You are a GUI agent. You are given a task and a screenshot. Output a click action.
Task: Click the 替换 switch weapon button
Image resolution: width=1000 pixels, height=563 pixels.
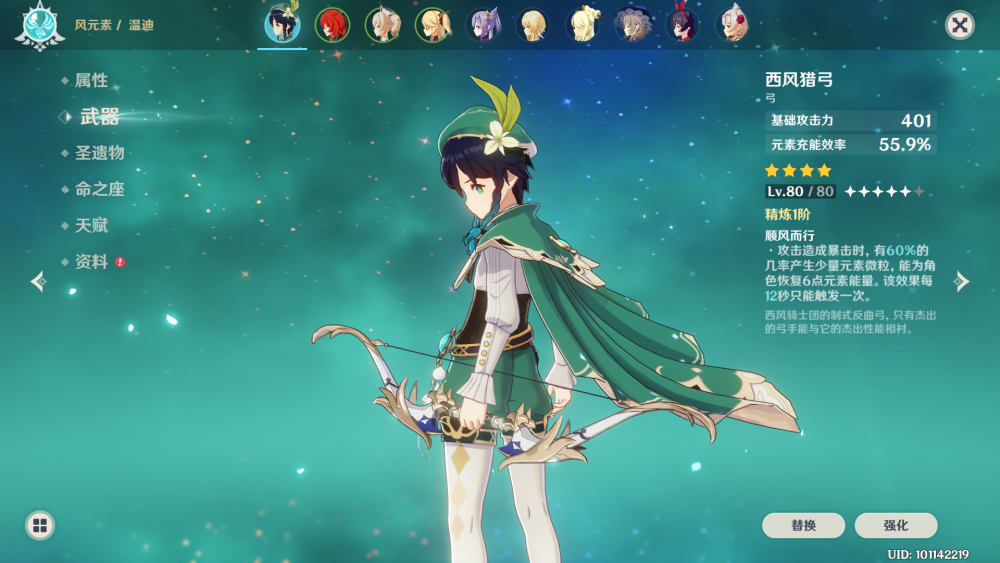click(803, 526)
